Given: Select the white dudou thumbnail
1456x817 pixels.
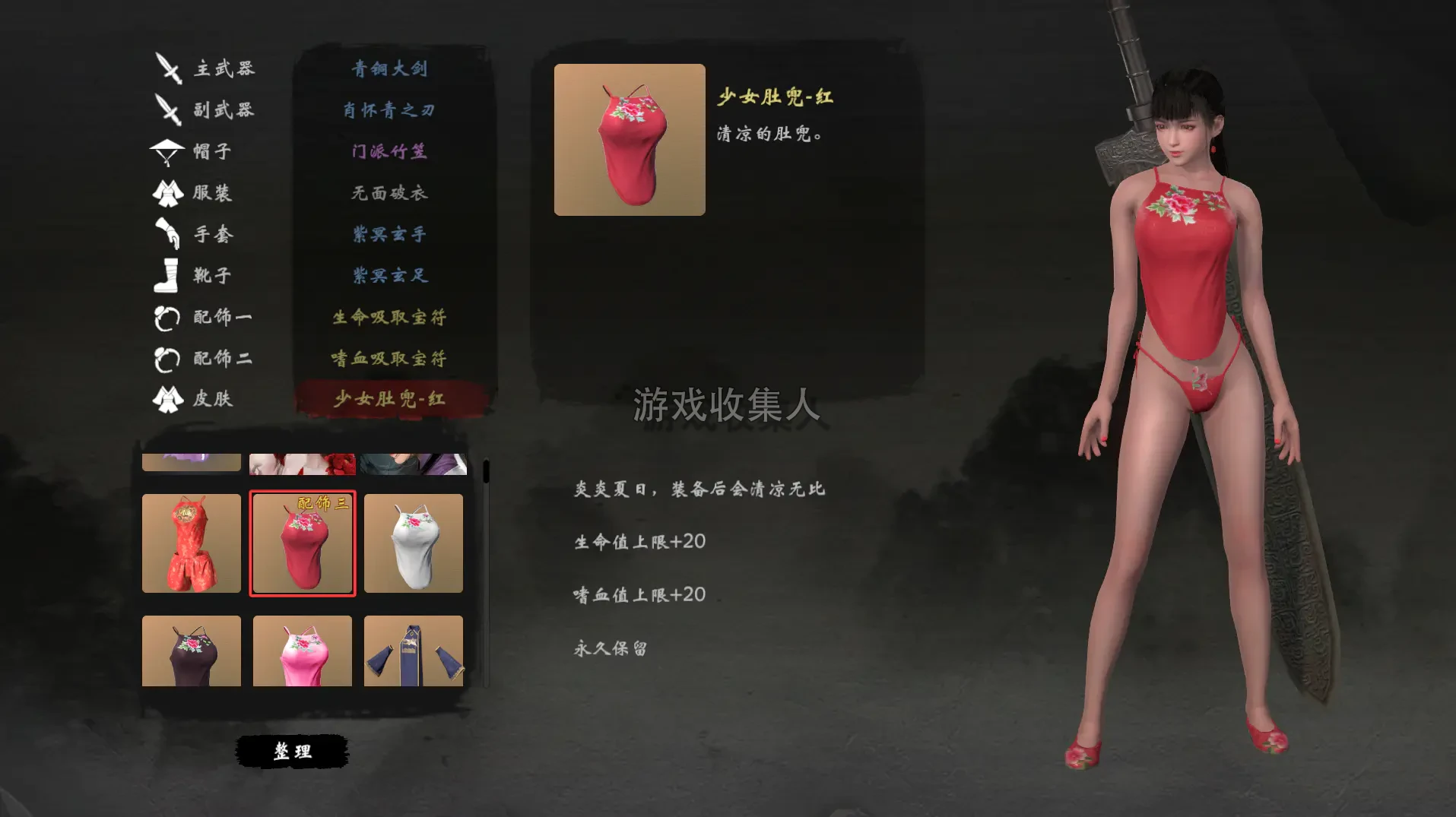Looking at the screenshot, I should (x=414, y=543).
